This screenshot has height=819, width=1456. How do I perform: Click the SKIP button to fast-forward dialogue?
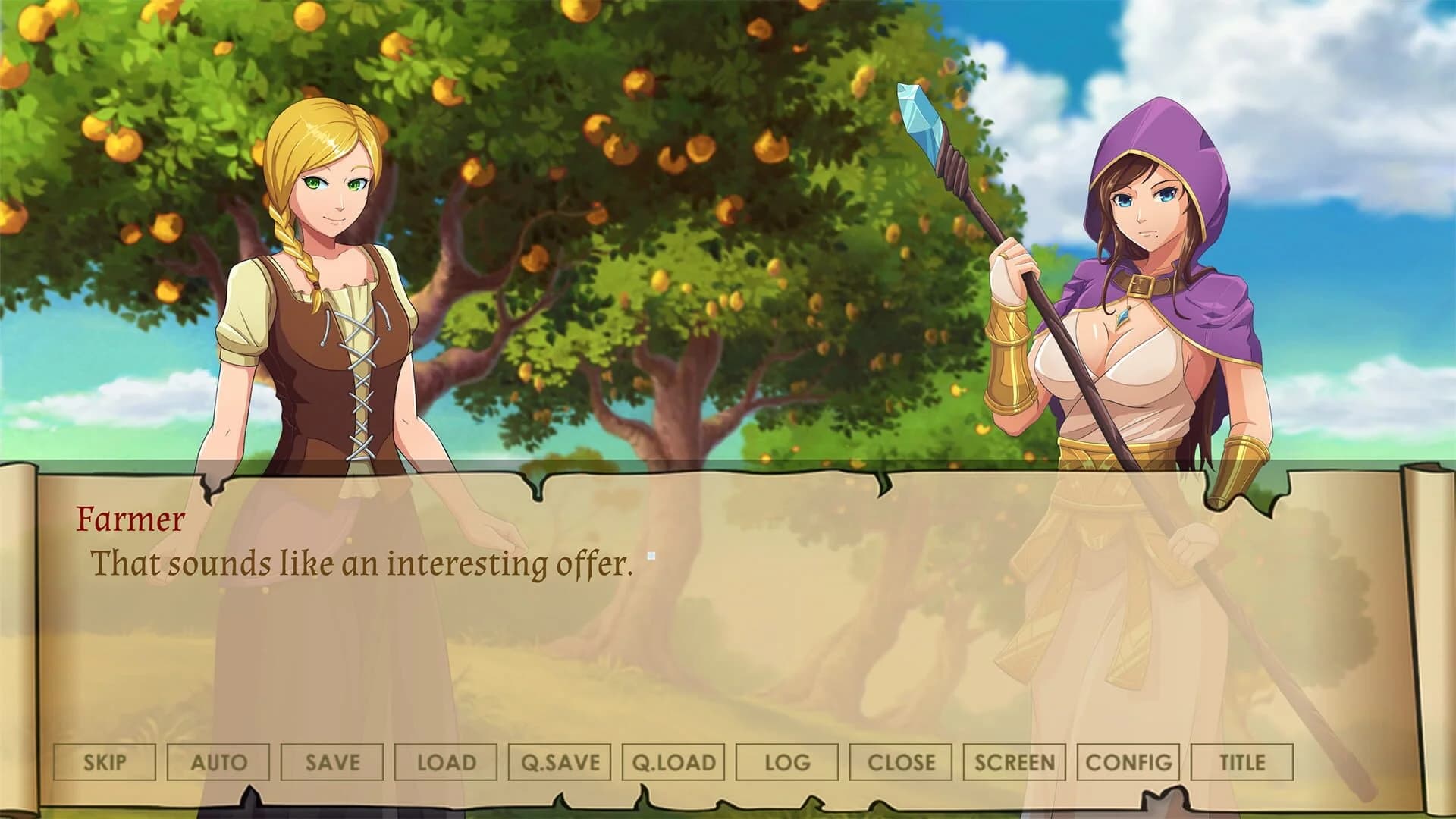(105, 763)
